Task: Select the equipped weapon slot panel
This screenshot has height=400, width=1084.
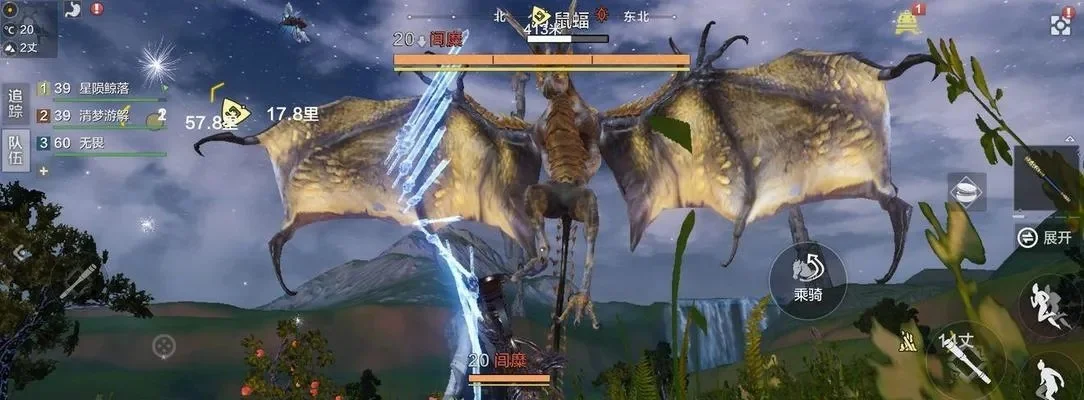Action: pyautogui.click(x=1047, y=178)
